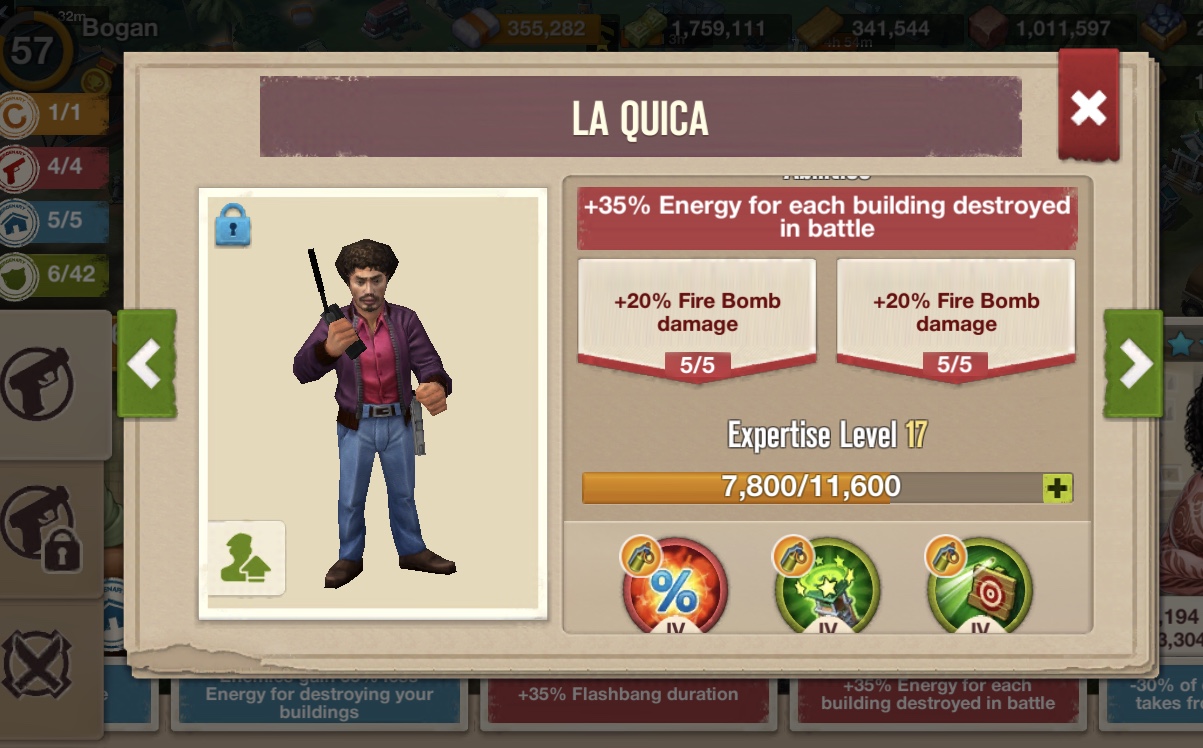The height and width of the screenshot is (748, 1203).
Task: Select the percent fire grenade skill
Action: pyautogui.click(x=675, y=590)
